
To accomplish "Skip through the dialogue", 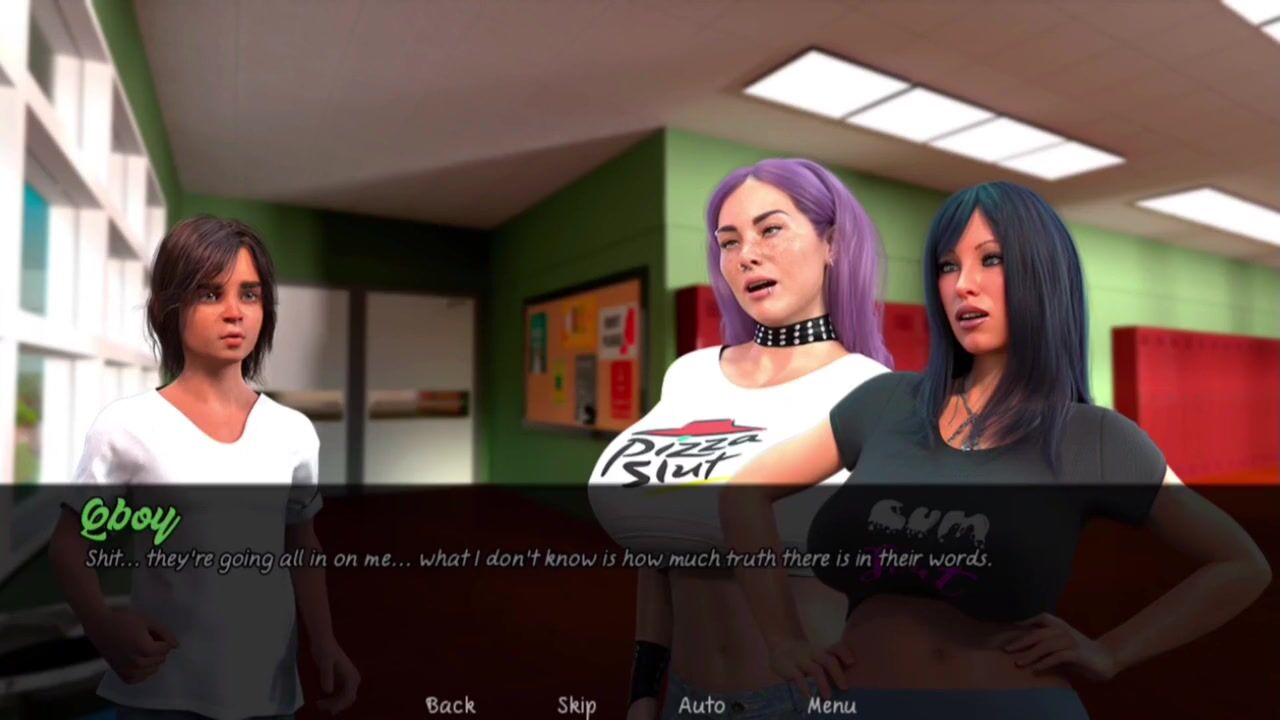I will tap(576, 705).
